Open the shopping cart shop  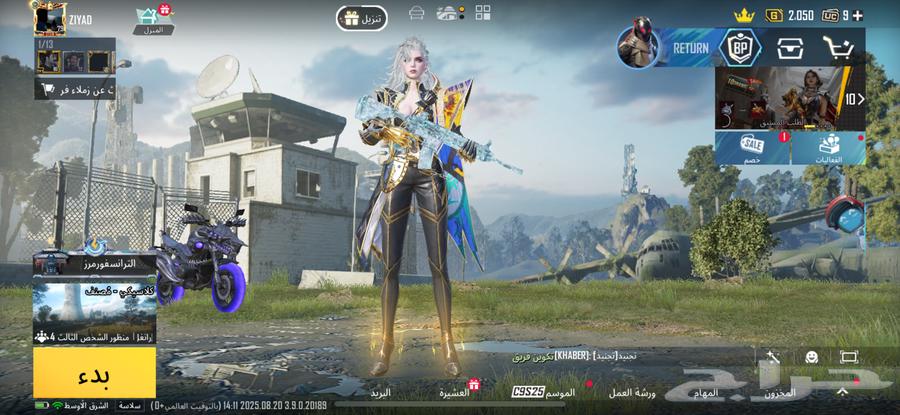[838, 47]
